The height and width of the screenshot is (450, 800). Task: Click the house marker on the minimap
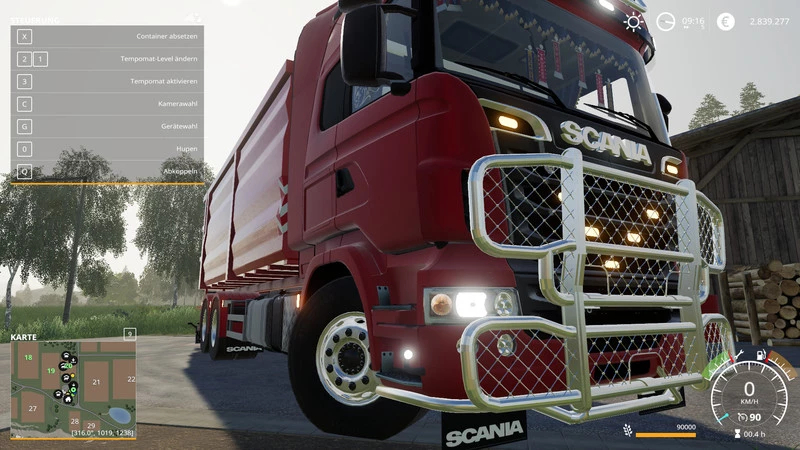pyautogui.click(x=68, y=398)
